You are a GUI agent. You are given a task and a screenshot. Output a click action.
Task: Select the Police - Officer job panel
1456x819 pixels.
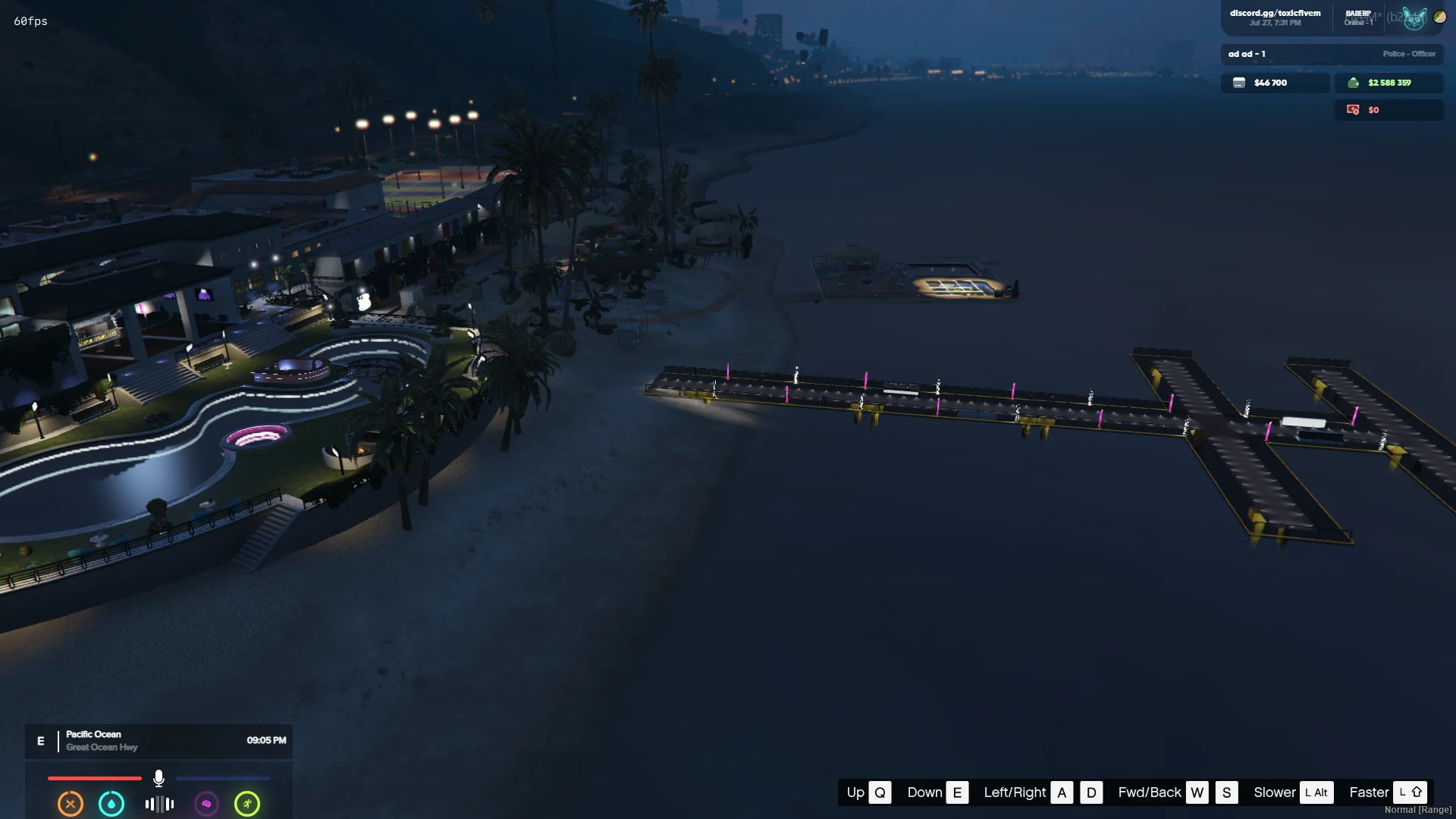pos(1332,54)
